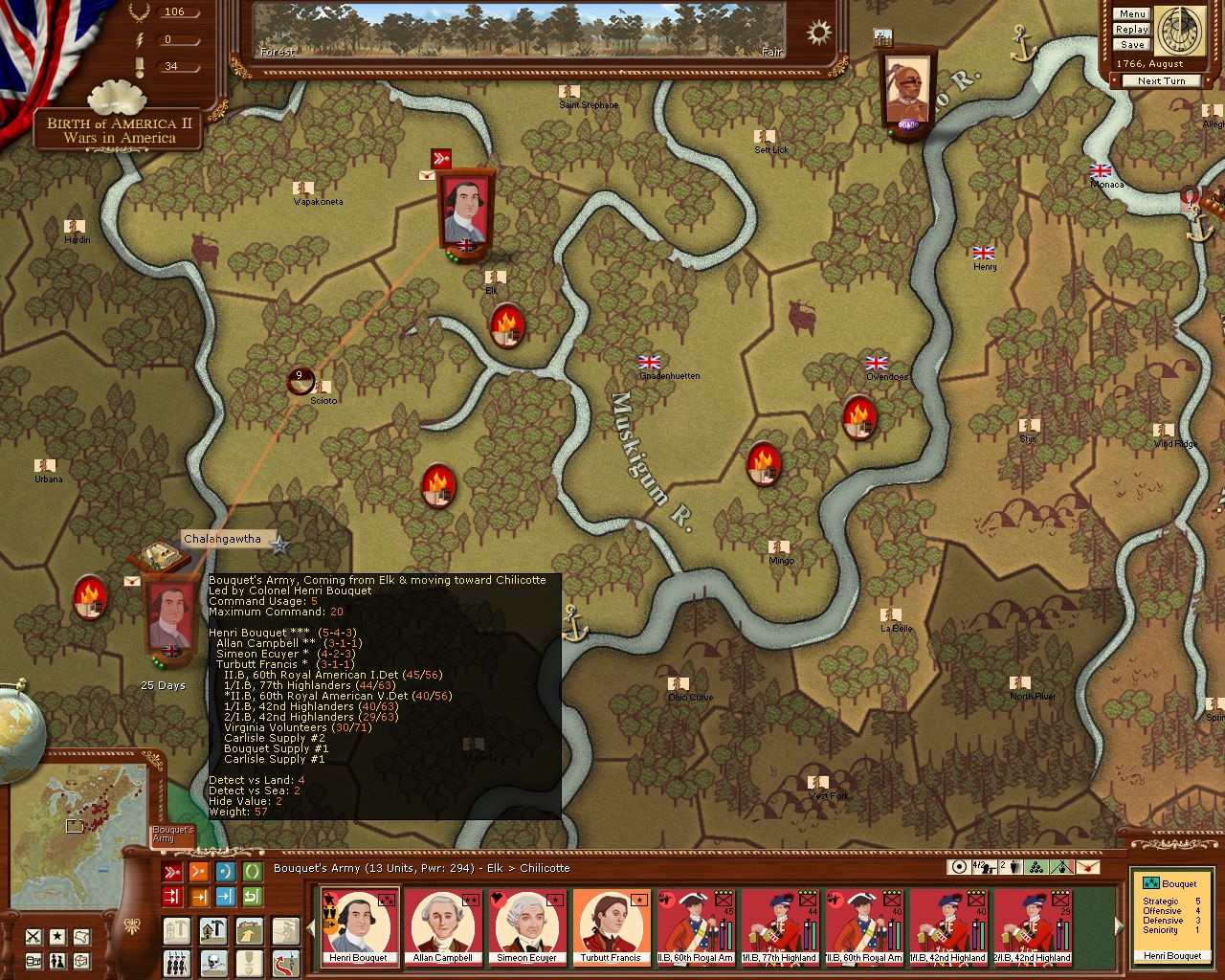The width and height of the screenshot is (1225, 980).
Task: Choose the orange offensive posture button
Action: click(199, 872)
